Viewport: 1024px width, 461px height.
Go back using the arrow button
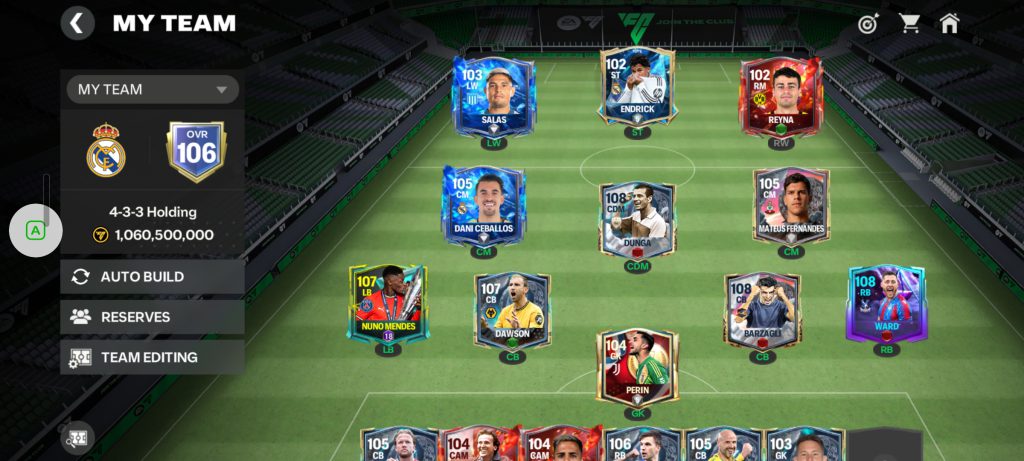[x=77, y=23]
